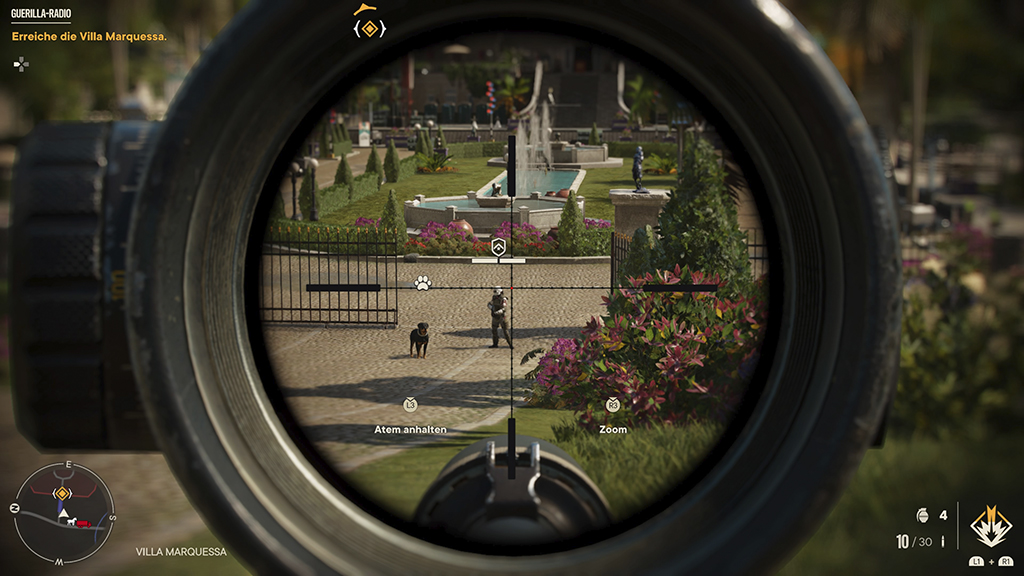Select the grenade throwable icon
Image resolution: width=1024 pixels, height=576 pixels.
(922, 516)
